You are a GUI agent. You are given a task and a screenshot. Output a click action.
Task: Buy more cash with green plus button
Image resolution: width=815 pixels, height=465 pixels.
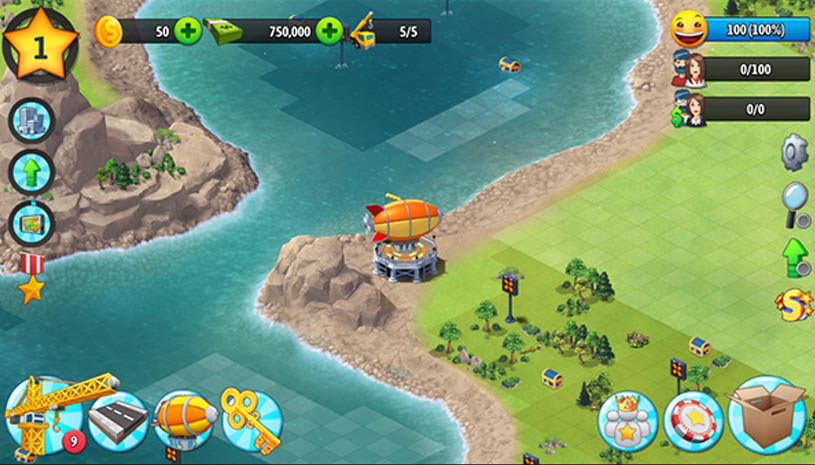(329, 31)
